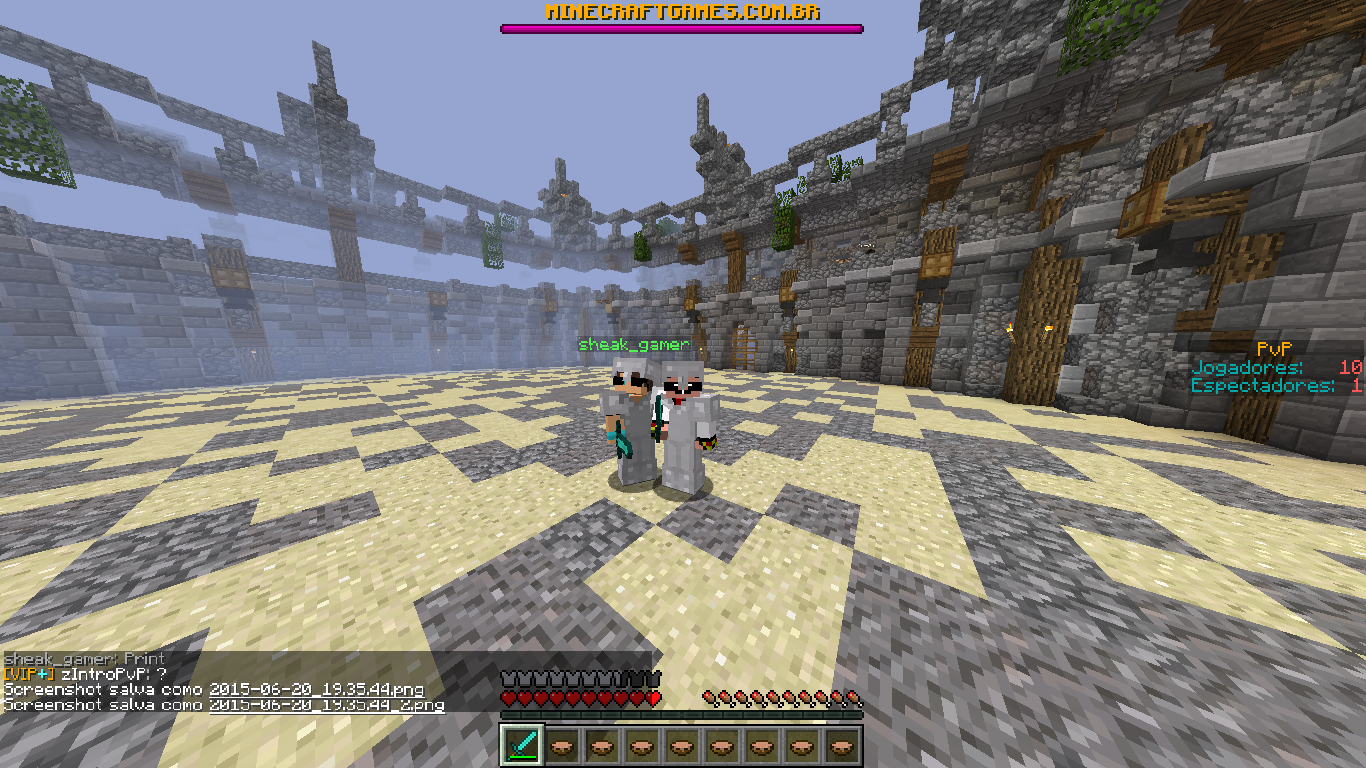The width and height of the screenshot is (1366, 768).
Task: Open the 2015-06-20_19.35.44.png screenshot link
Action: coord(316,690)
